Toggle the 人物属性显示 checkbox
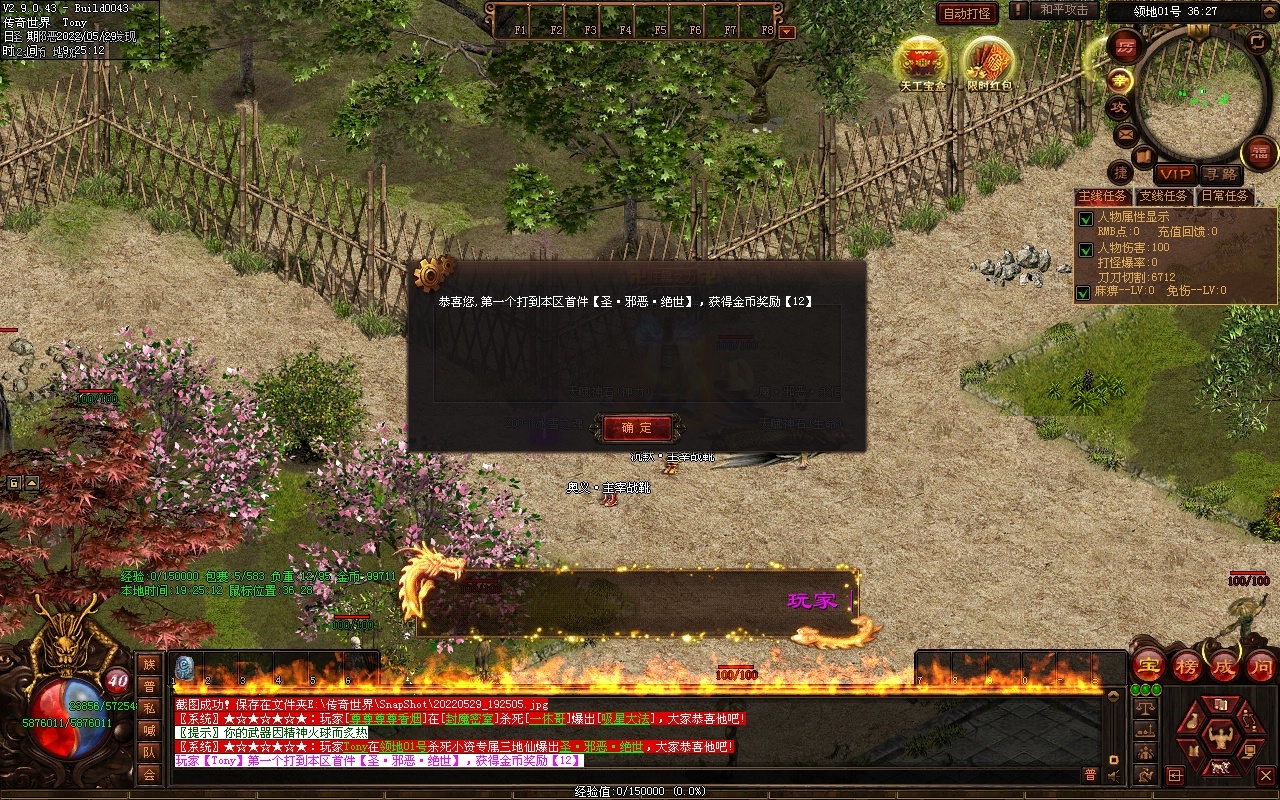This screenshot has width=1280, height=800. (1085, 219)
